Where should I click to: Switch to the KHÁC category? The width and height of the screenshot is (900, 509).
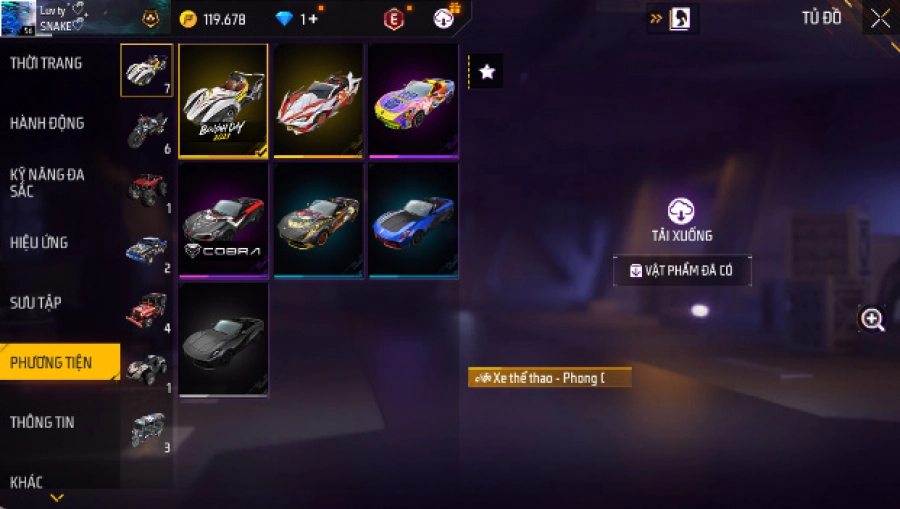(27, 483)
